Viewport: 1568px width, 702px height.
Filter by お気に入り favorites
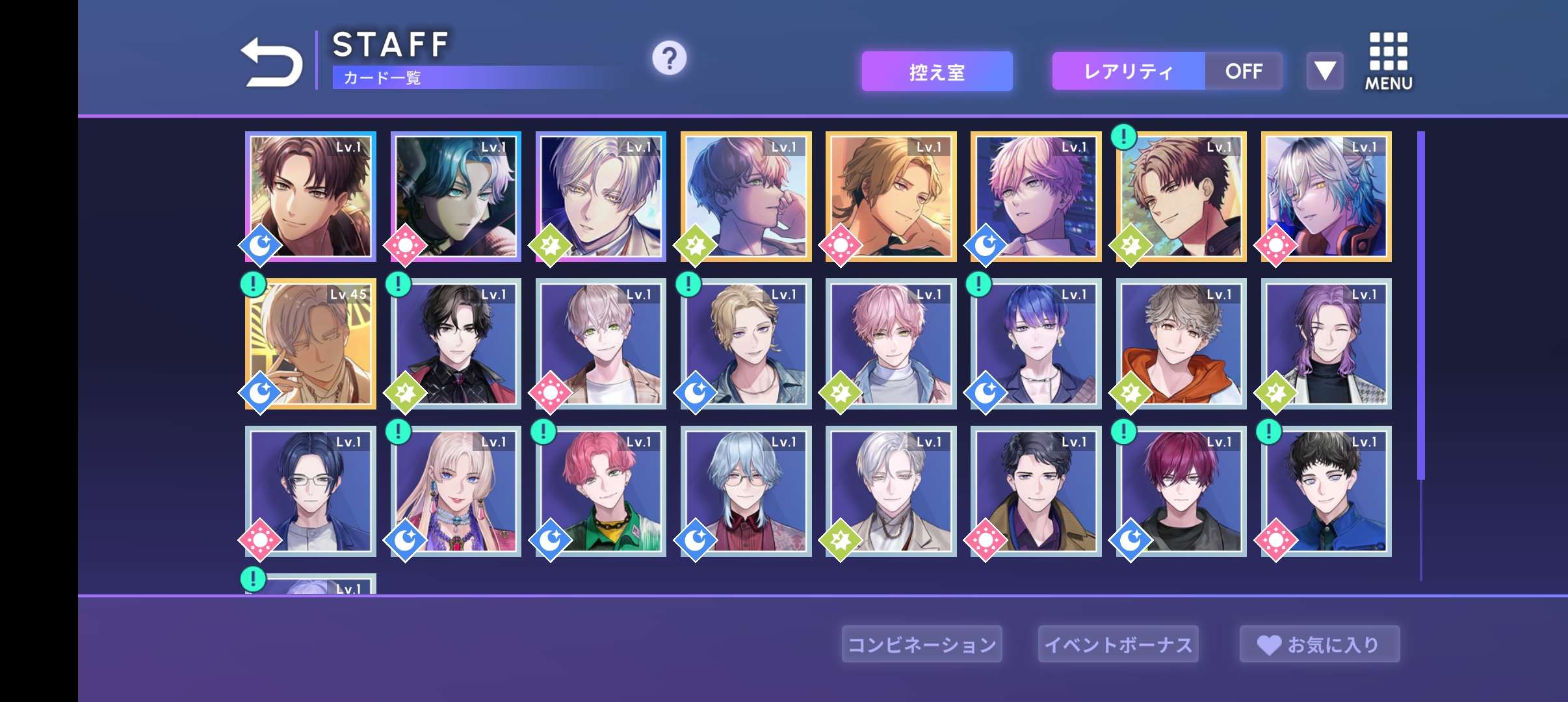click(x=1319, y=644)
